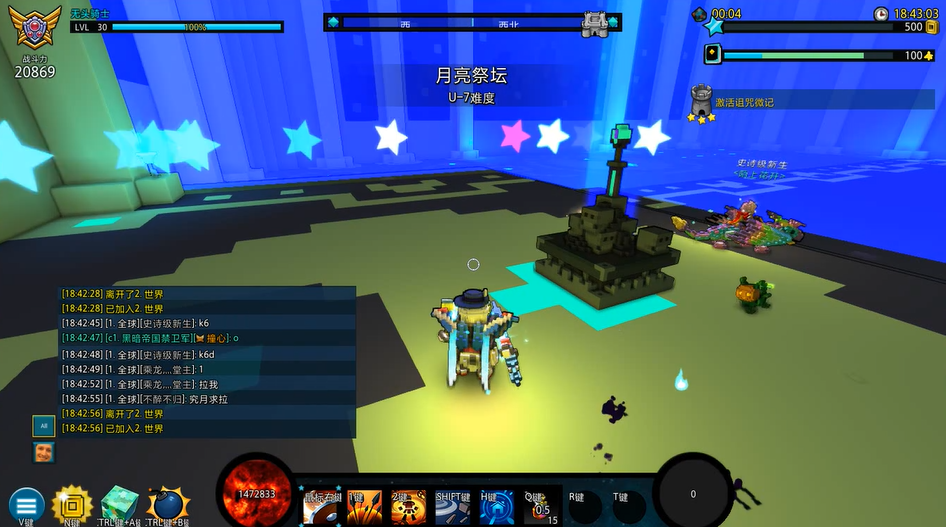Click the golden square badge icon
The height and width of the screenshot is (527, 946).
pyautogui.click(x=72, y=504)
